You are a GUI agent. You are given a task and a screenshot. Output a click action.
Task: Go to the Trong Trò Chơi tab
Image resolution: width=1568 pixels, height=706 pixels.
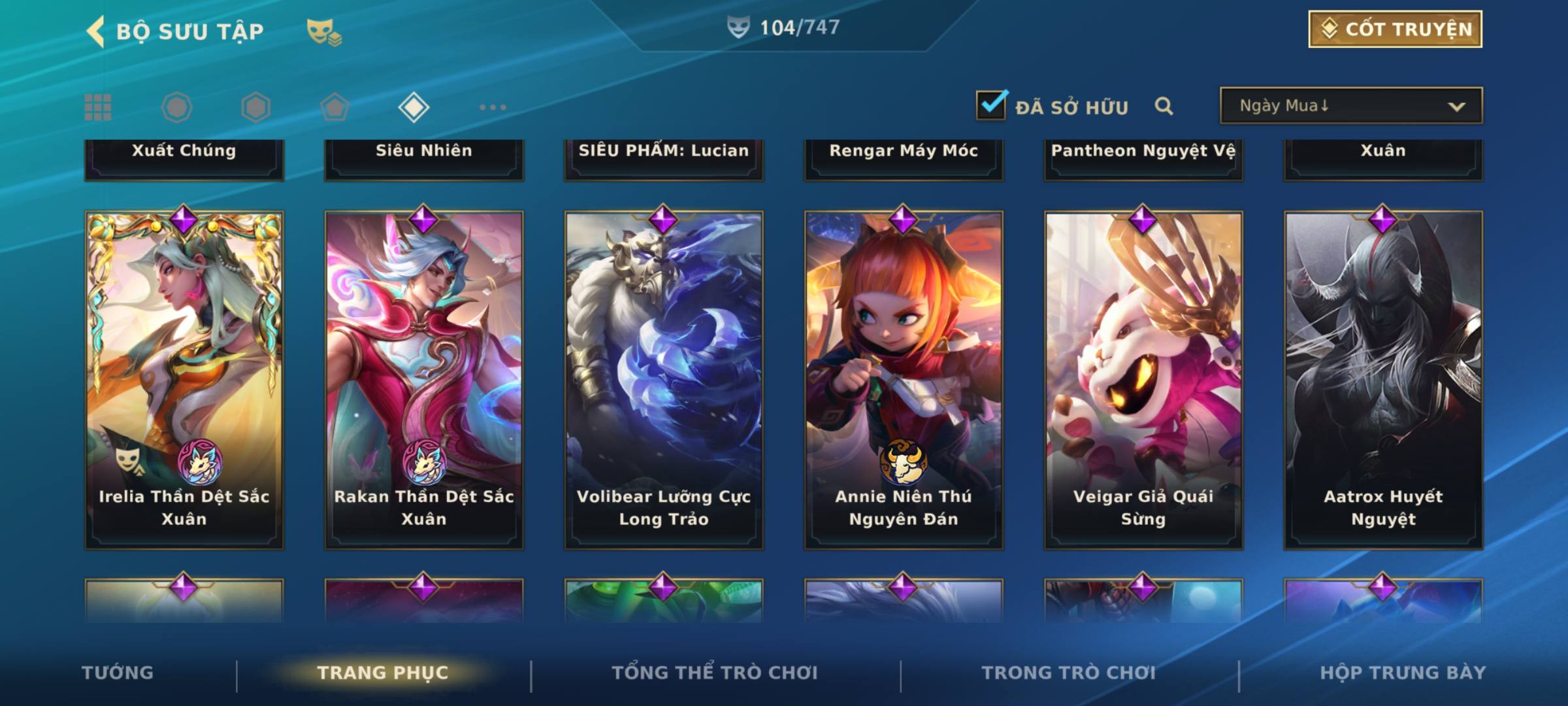click(1068, 673)
